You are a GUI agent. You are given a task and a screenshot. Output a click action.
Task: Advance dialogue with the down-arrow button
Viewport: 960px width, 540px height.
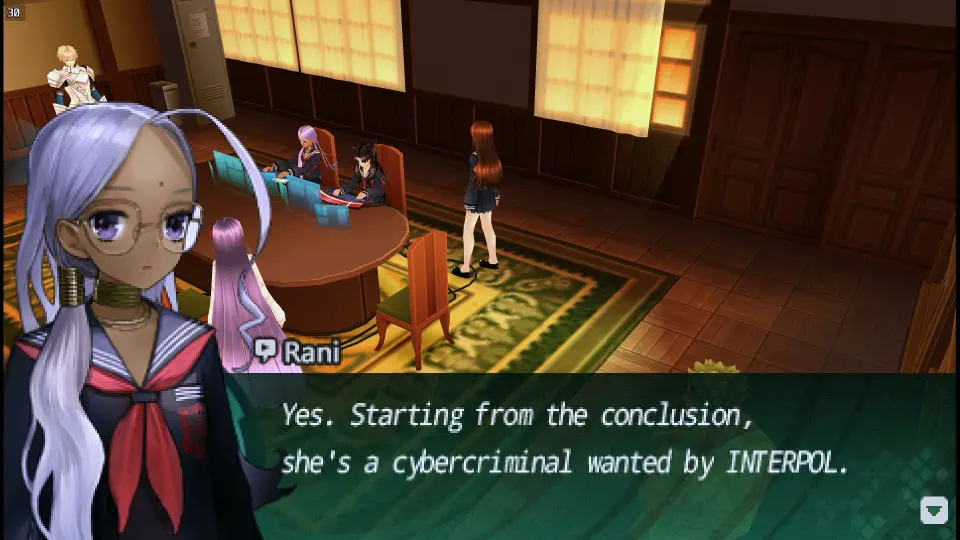click(x=933, y=510)
